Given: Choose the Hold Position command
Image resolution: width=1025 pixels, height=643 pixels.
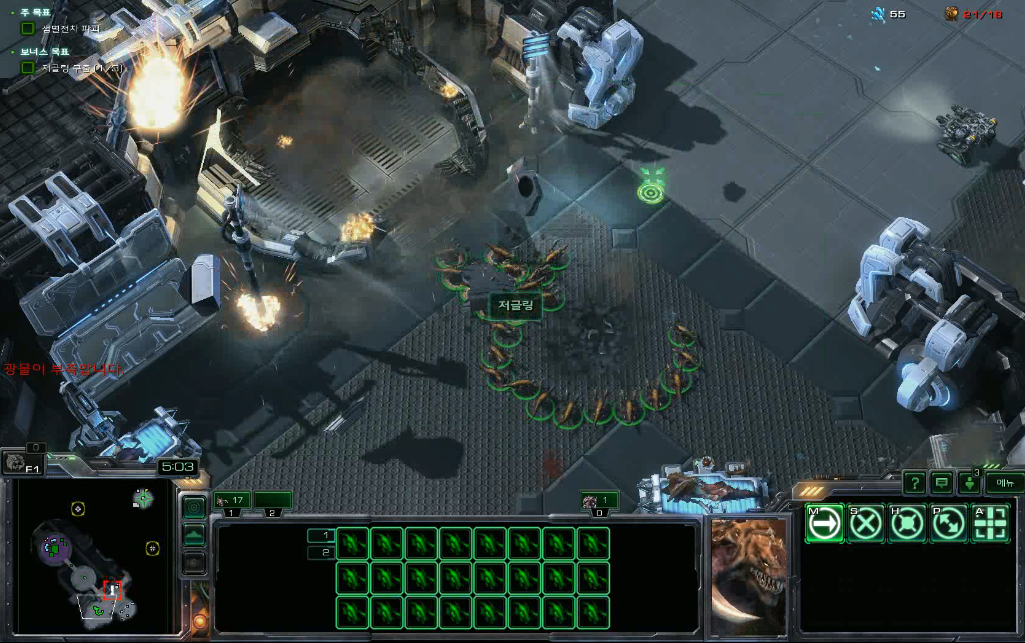Looking at the screenshot, I should 907,523.
